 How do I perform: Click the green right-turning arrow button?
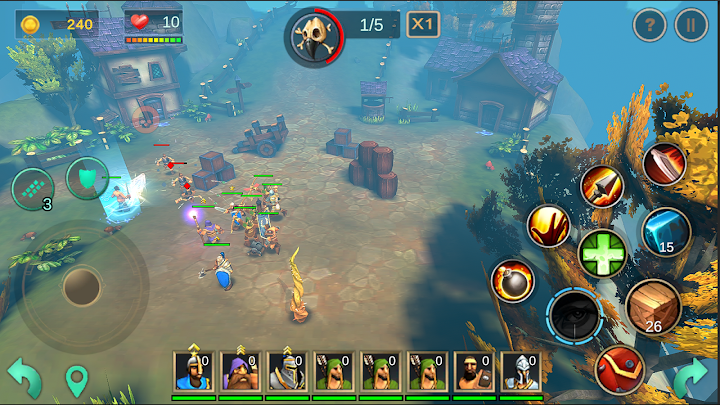pos(690,378)
